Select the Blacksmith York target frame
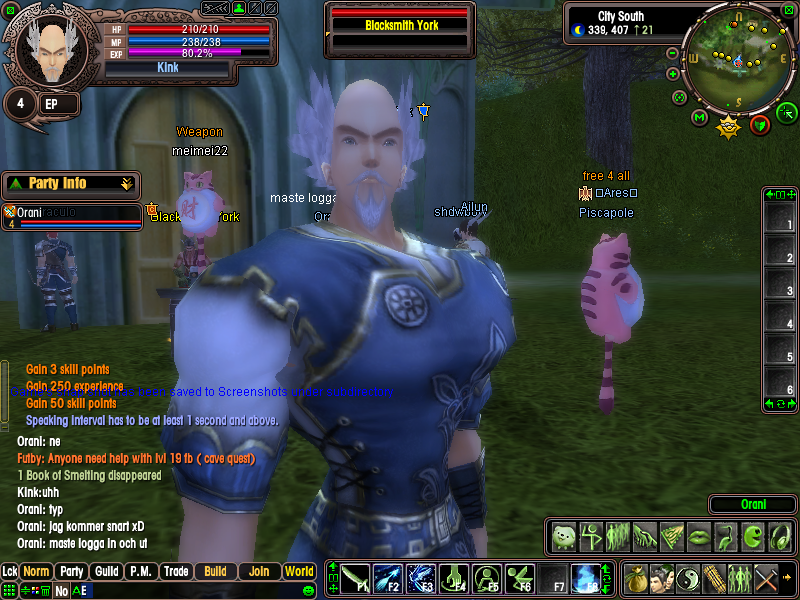 (x=401, y=24)
